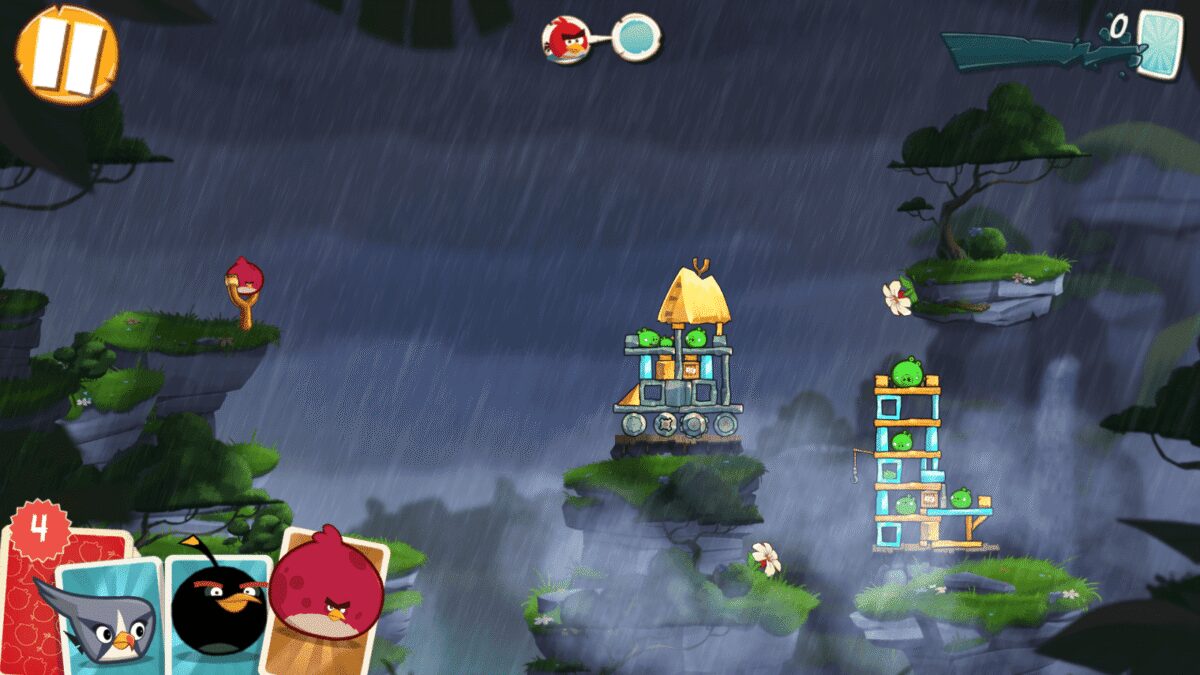This screenshot has height=675, width=1200.
Task: Choose the Bomb black bird card
Action: point(218,605)
